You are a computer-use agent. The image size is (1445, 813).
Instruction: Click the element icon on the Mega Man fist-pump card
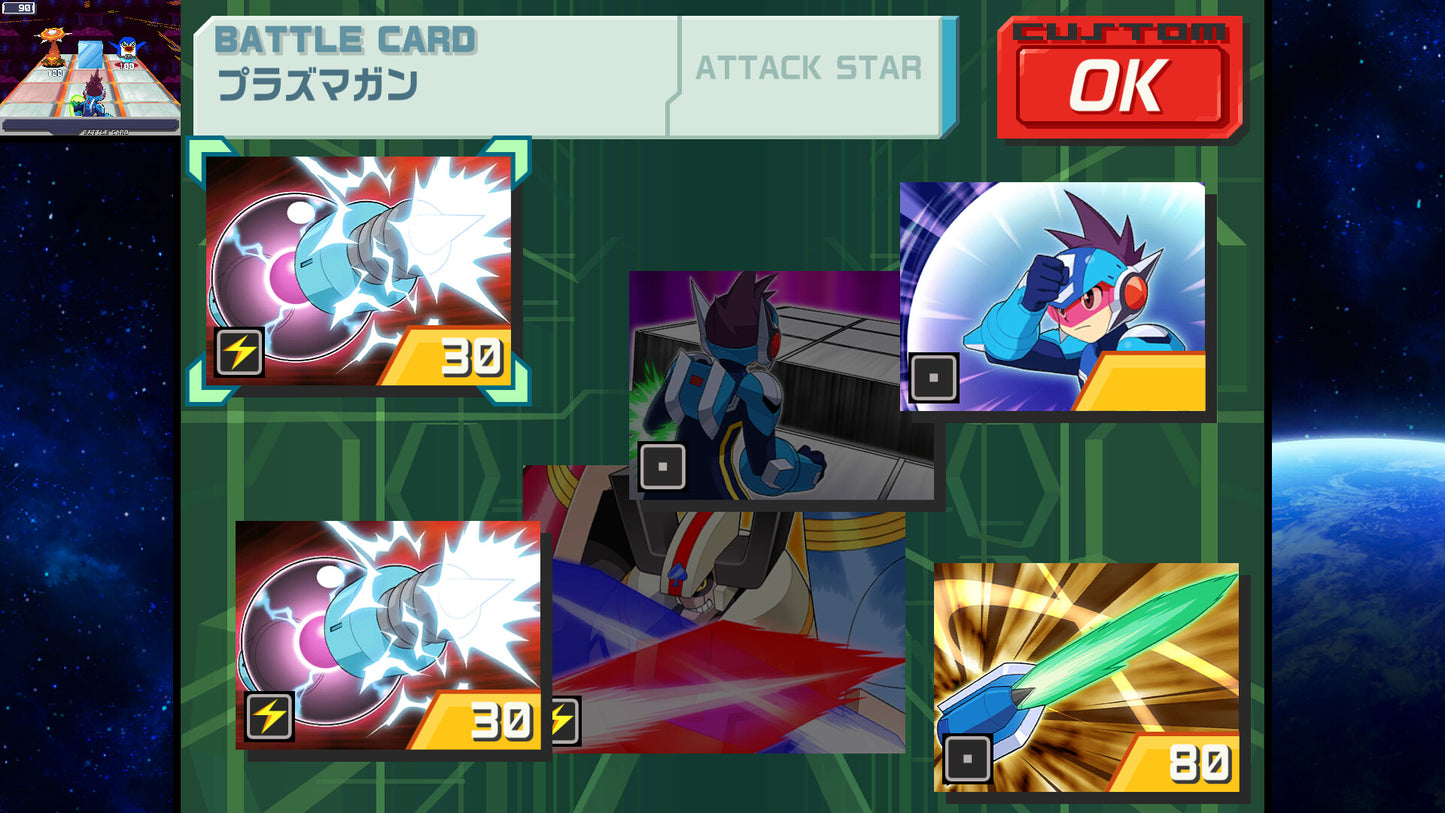[x=932, y=379]
